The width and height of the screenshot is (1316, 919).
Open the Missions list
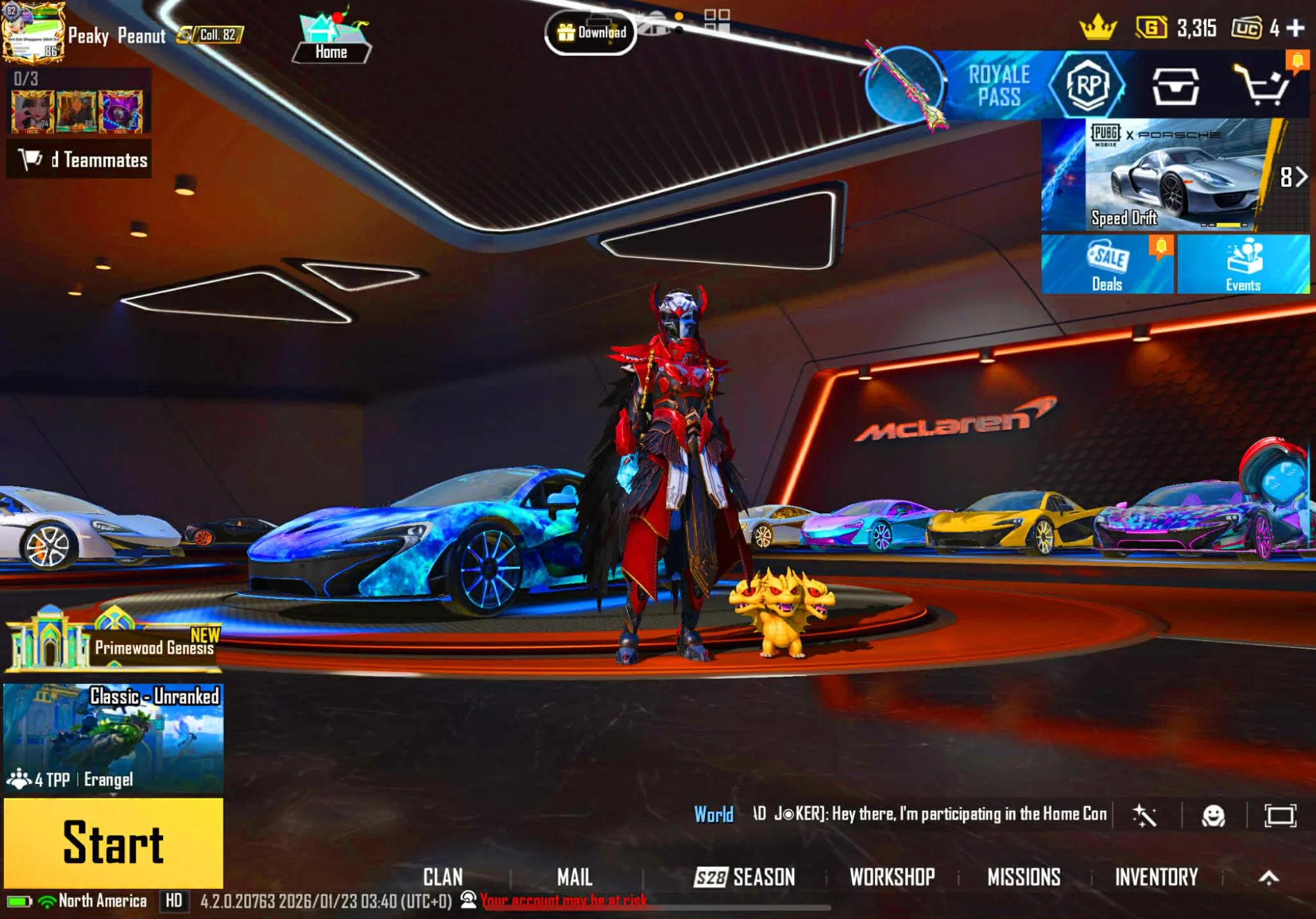click(x=1024, y=877)
